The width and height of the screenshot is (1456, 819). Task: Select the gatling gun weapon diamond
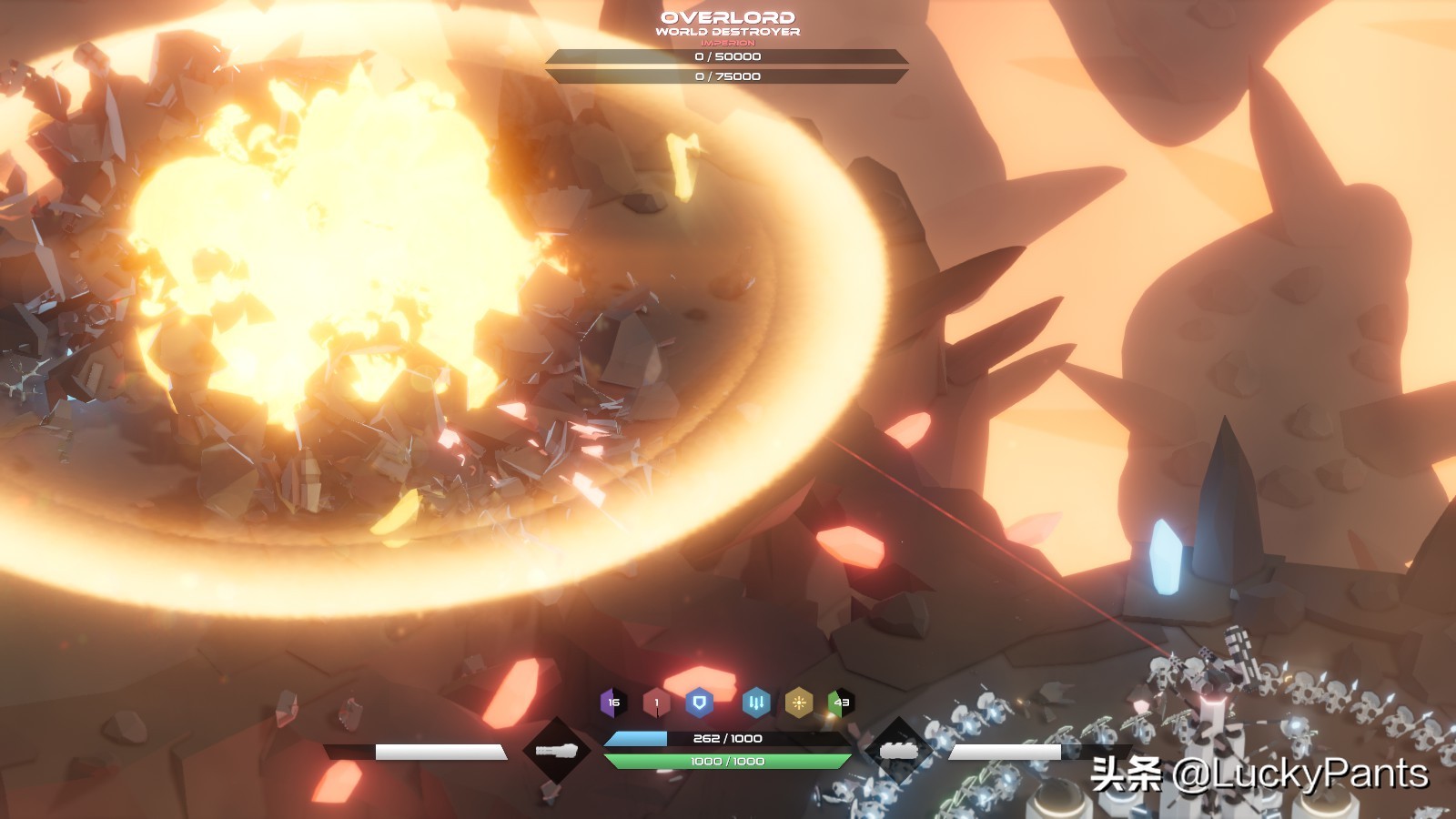555,751
